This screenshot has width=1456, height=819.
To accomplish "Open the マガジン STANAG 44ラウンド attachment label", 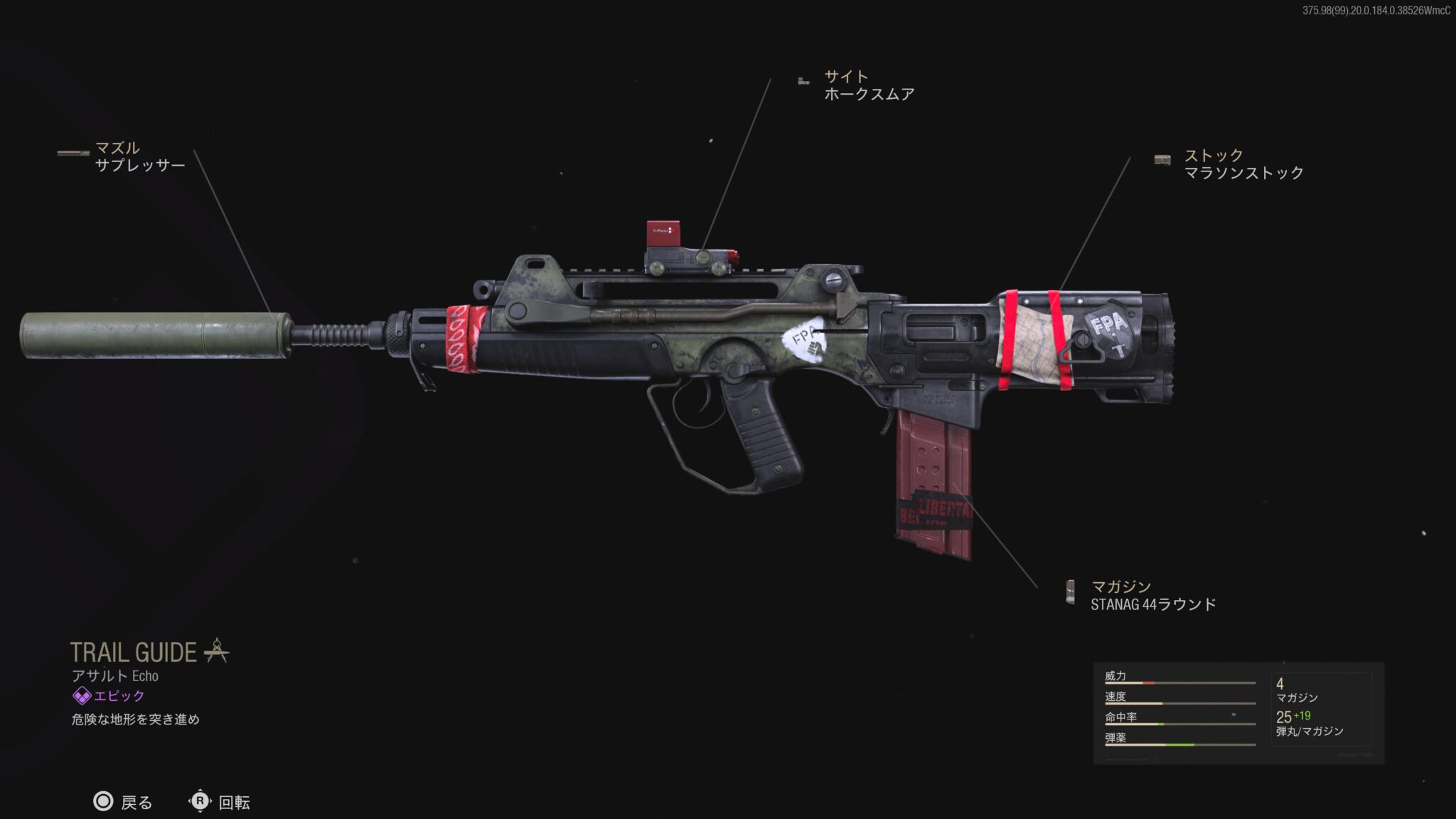I will click(1152, 596).
